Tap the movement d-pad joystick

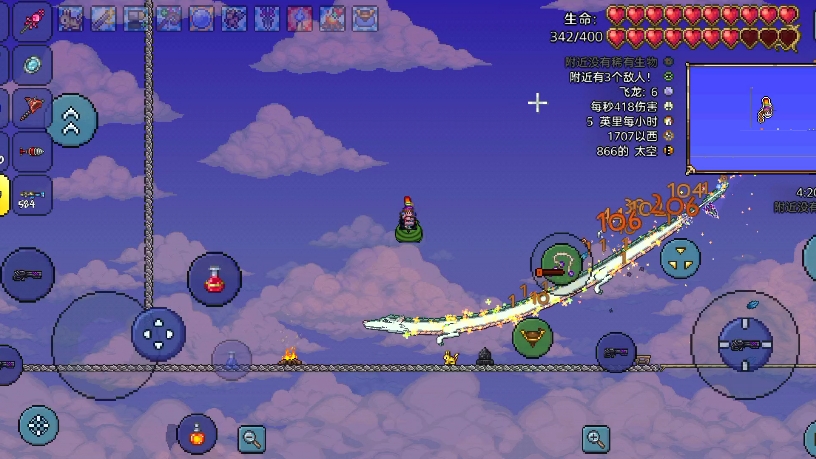159,333
